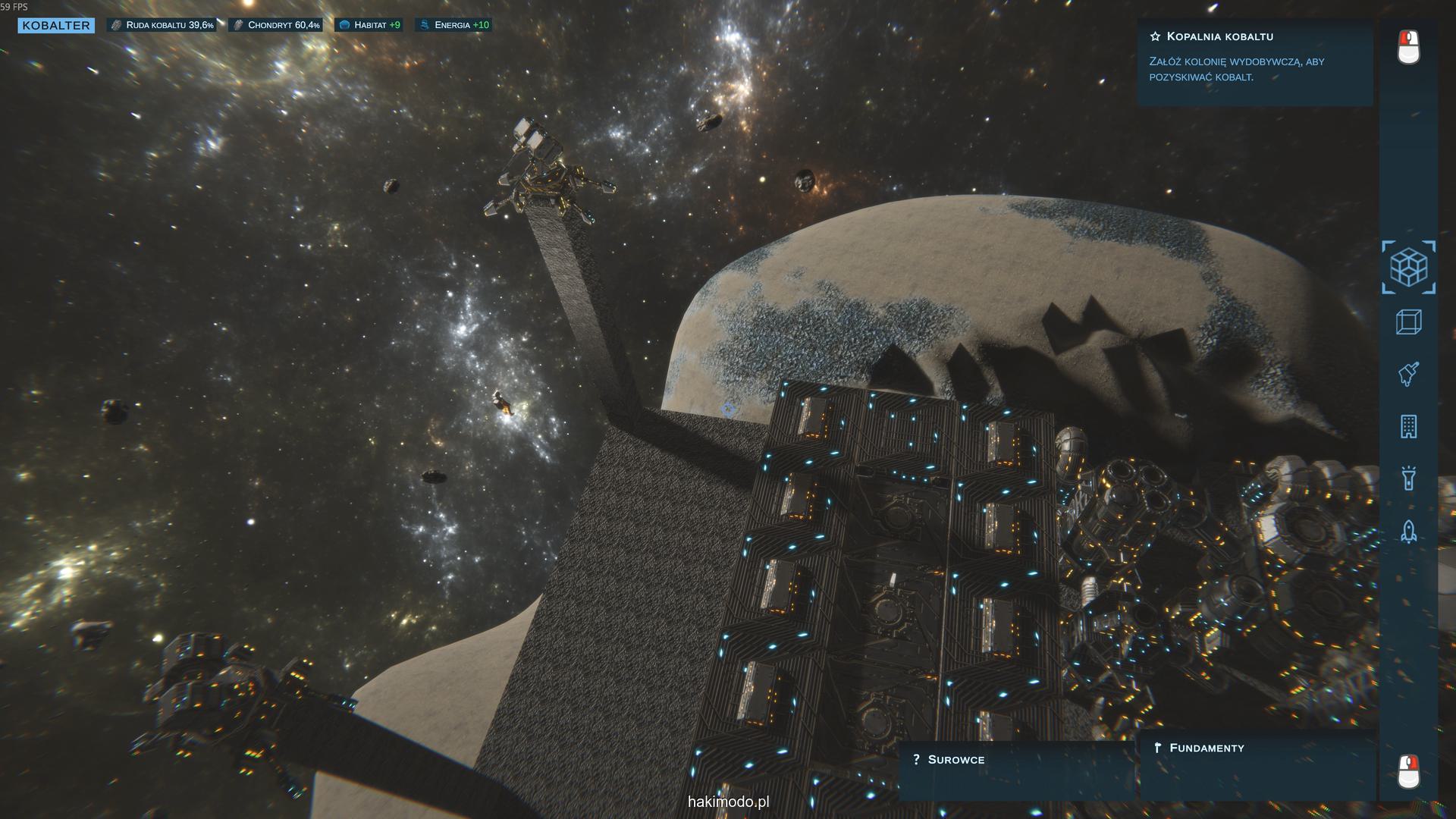The height and width of the screenshot is (819, 1456).
Task: Click the Ruda kobaltu resource indicator
Action: click(x=162, y=25)
